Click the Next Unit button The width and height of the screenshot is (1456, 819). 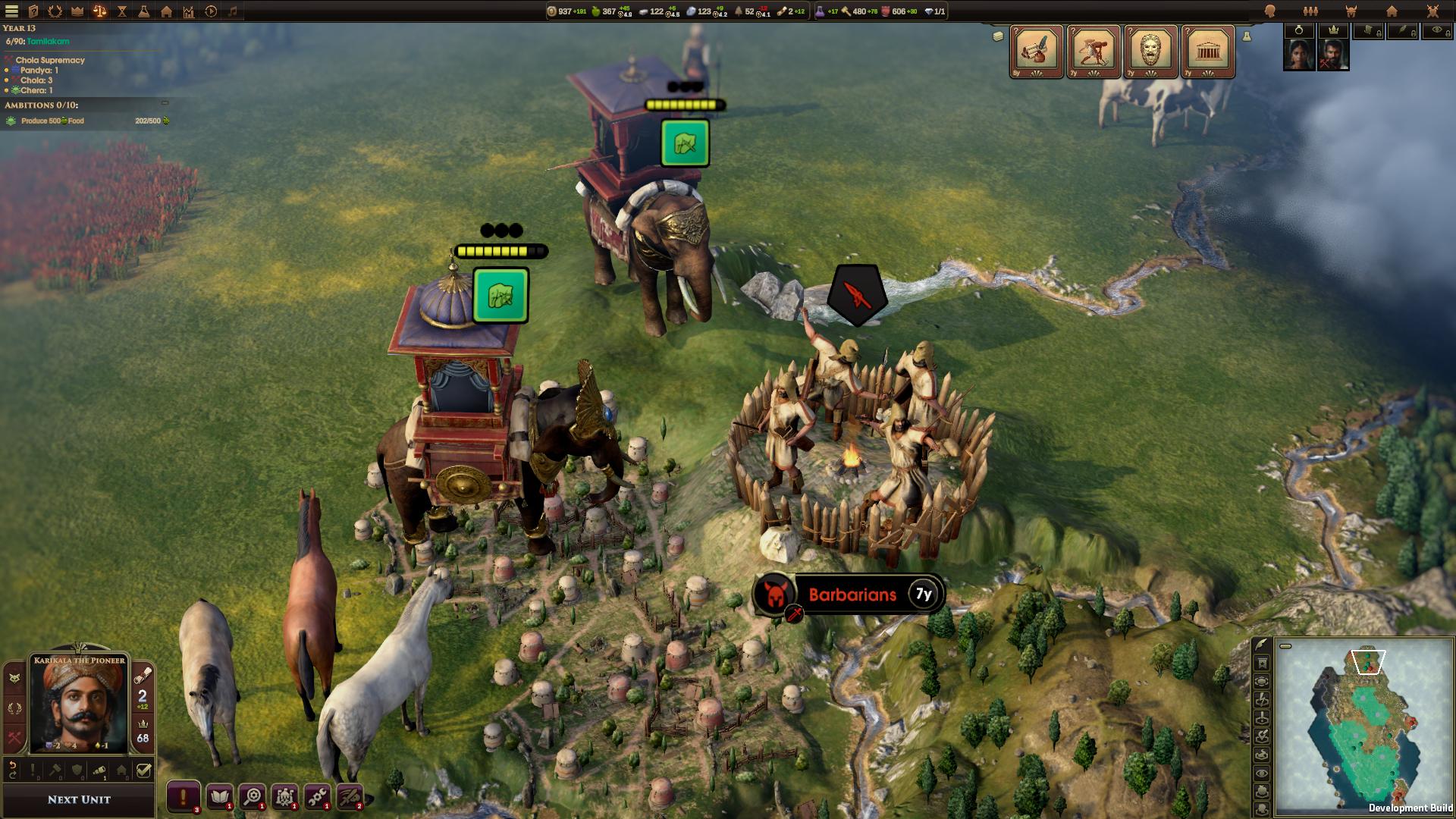coord(77,799)
